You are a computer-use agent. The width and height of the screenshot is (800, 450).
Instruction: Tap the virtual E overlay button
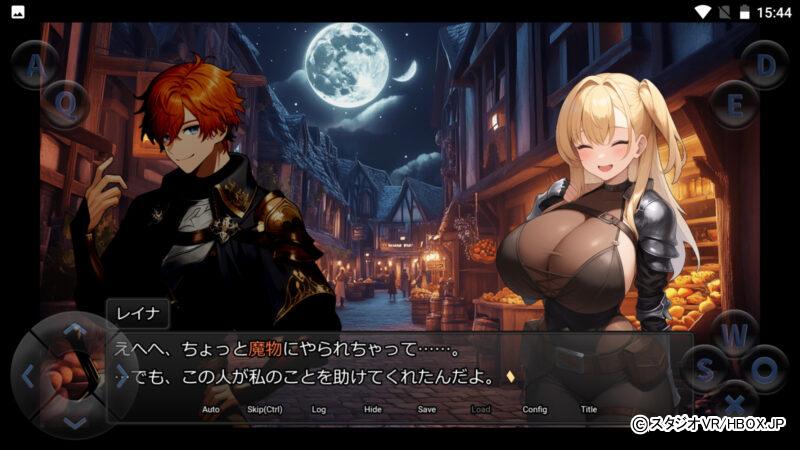coord(735,103)
